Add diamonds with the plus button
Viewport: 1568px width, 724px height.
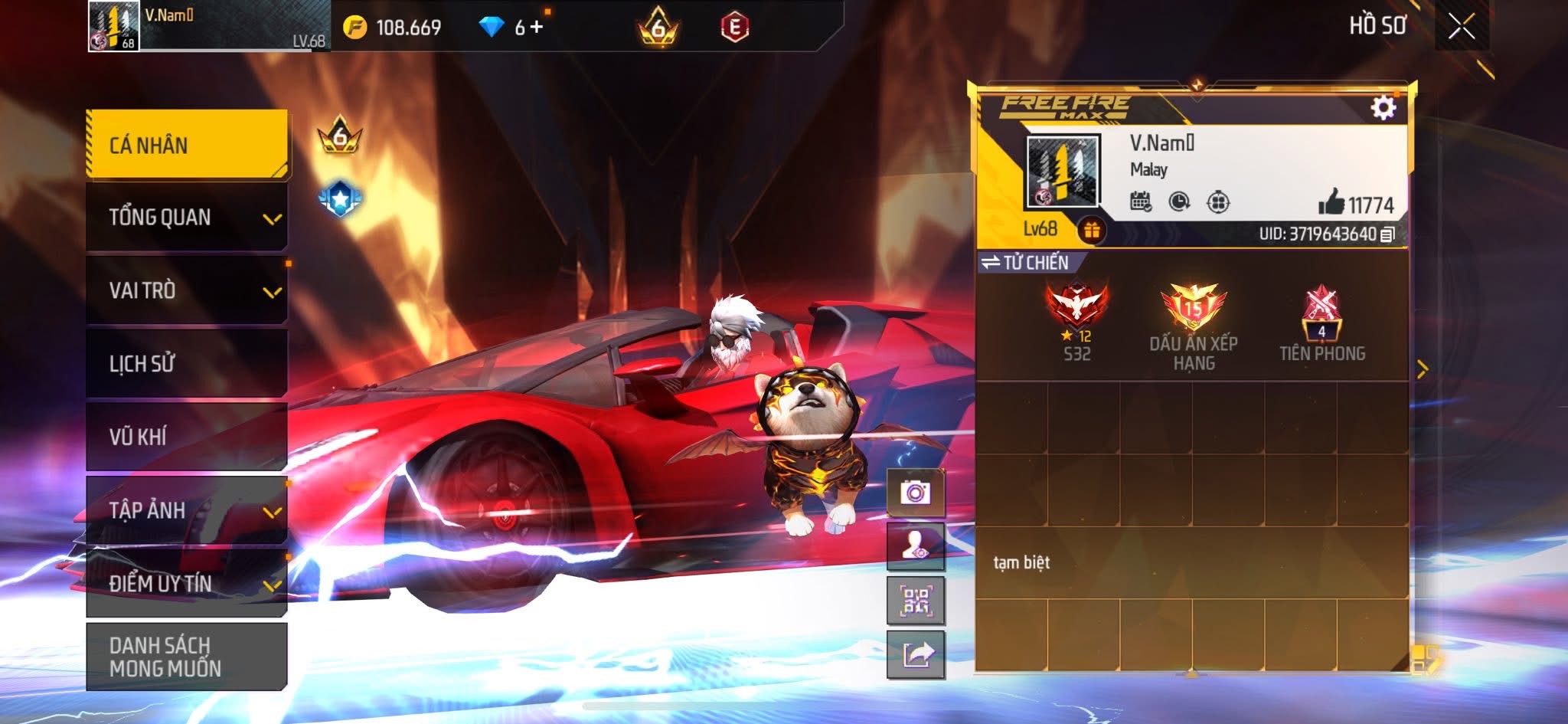point(537,28)
